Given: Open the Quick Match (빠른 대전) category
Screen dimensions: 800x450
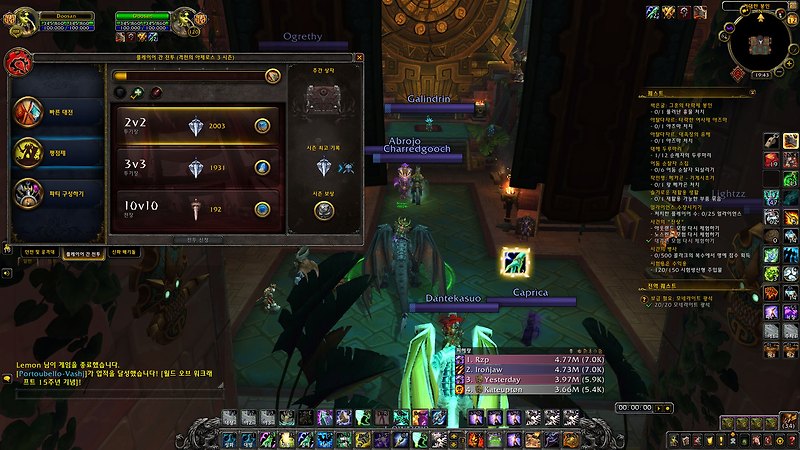Looking at the screenshot, I should (56, 111).
